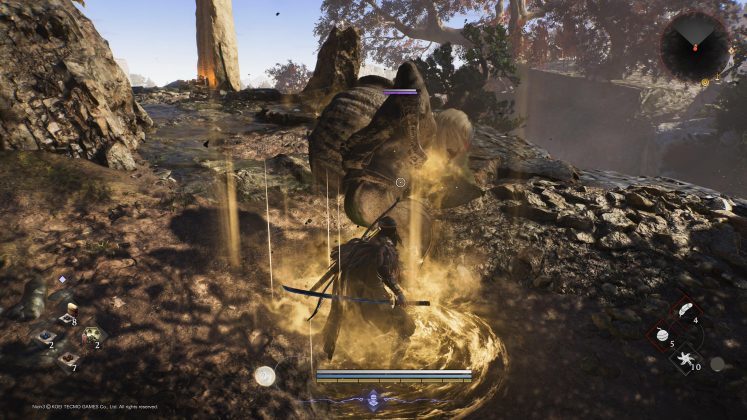Use the blue item with count 2
Viewport: 747px width, 420px height.
[44, 337]
